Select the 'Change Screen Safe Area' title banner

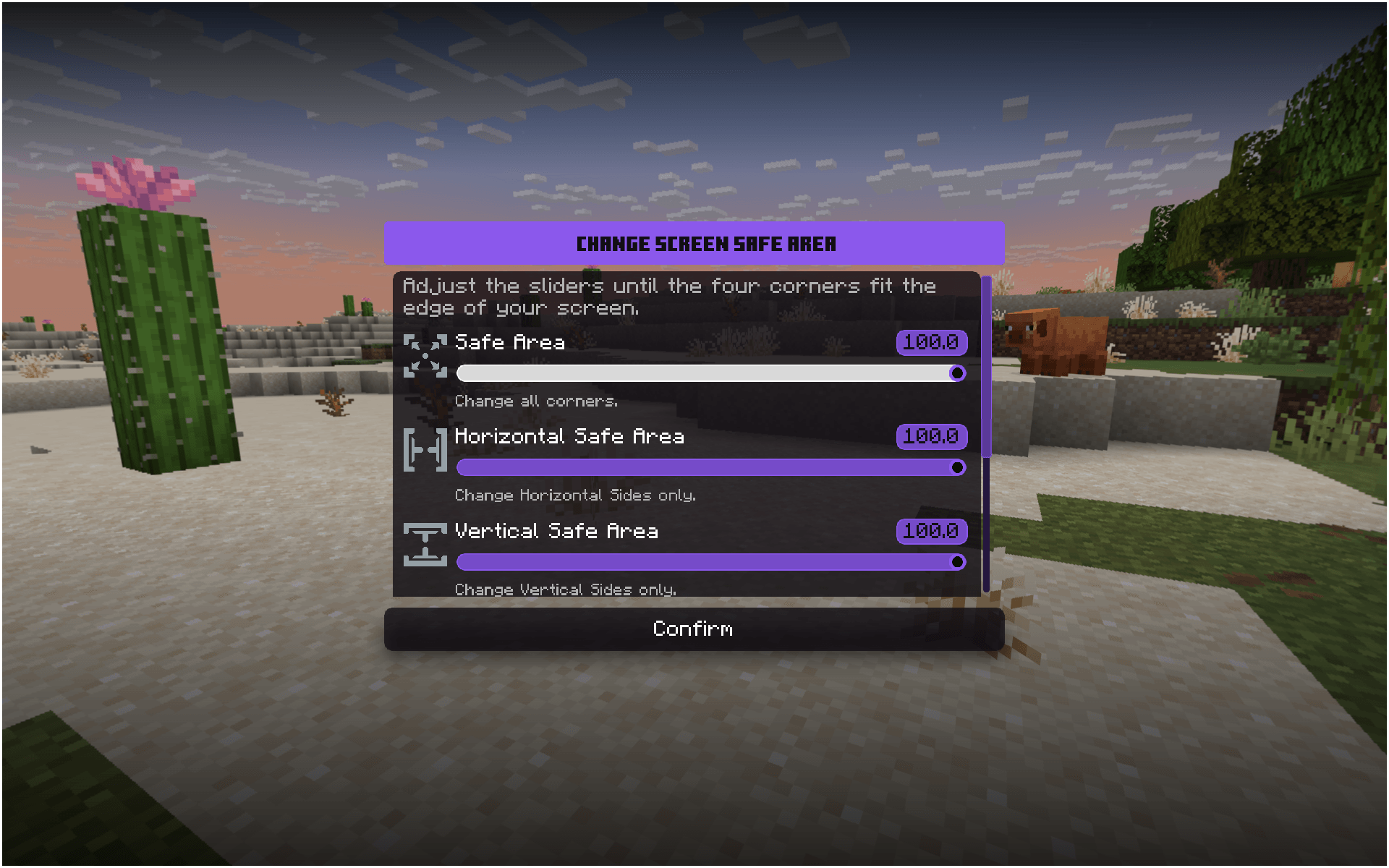[694, 243]
